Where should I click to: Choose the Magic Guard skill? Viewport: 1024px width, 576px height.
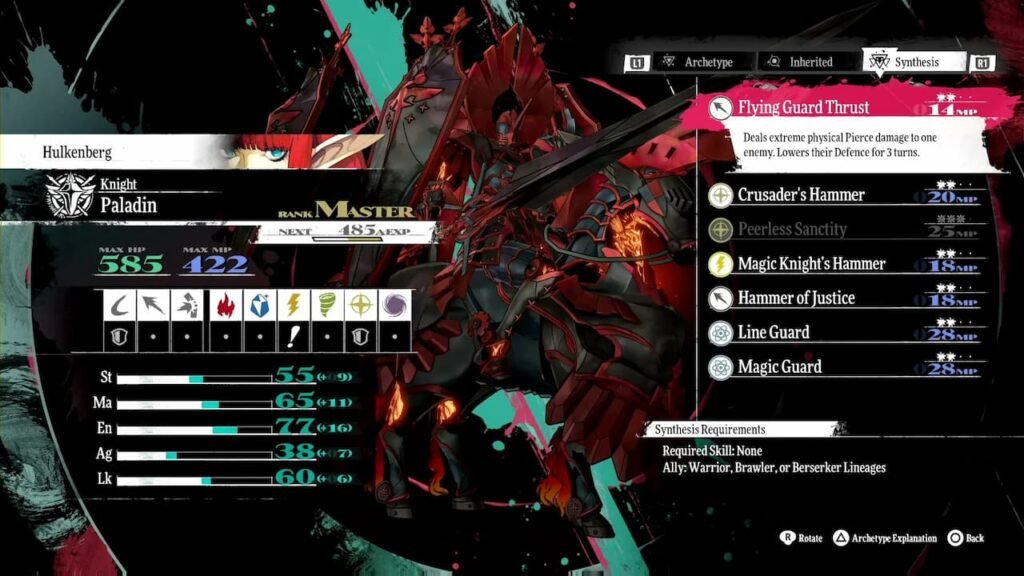coord(779,367)
